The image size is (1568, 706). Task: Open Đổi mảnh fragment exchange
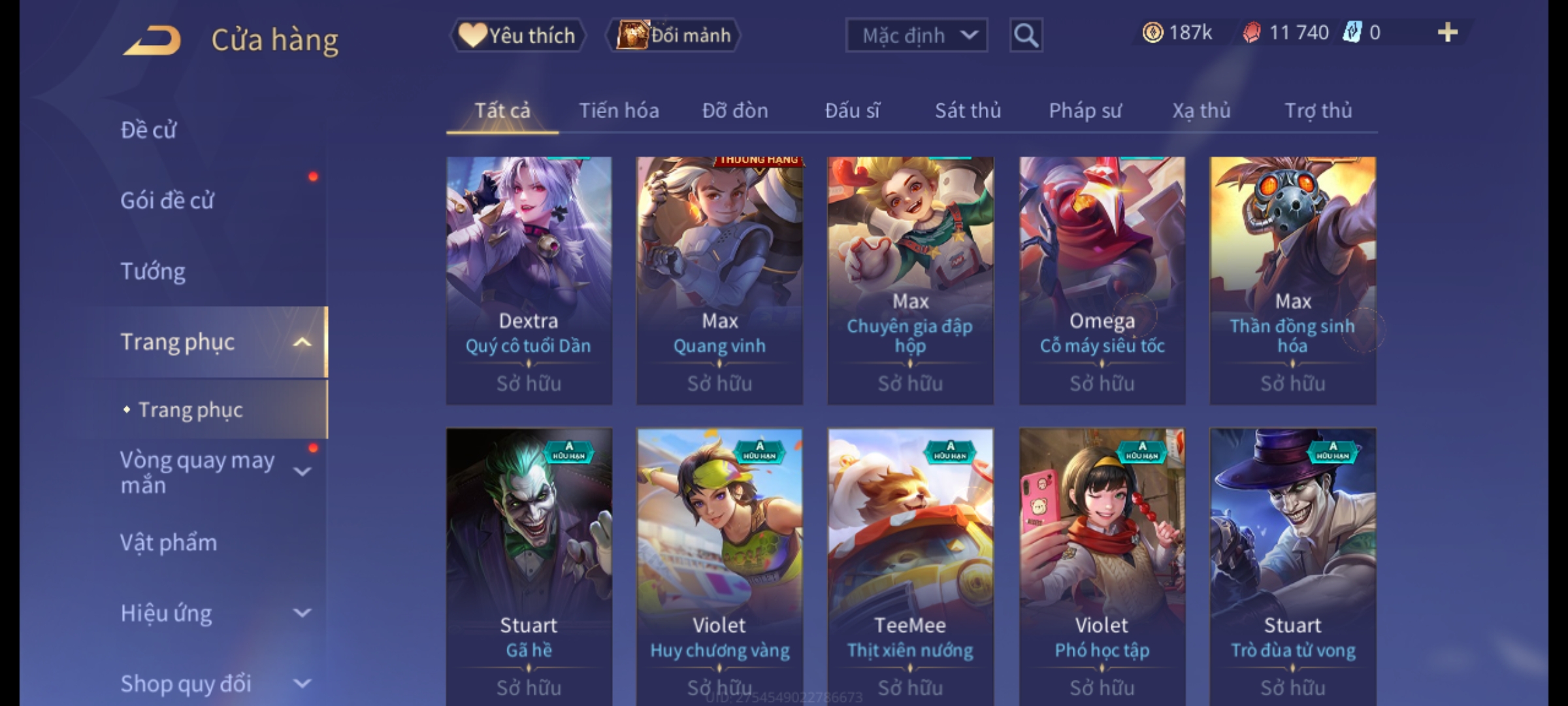coord(674,35)
